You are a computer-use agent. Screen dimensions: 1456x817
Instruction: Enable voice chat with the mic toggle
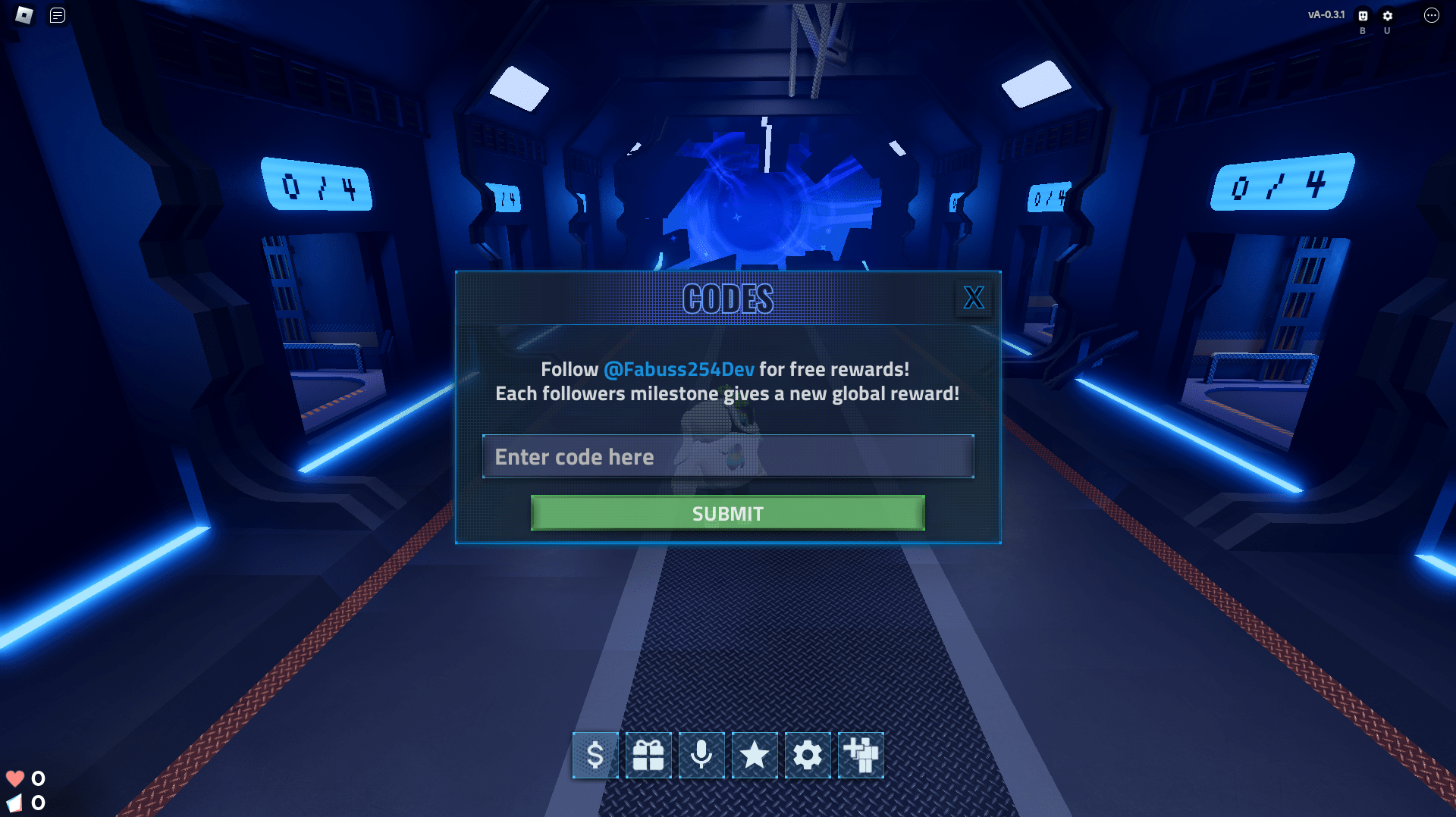pos(701,755)
